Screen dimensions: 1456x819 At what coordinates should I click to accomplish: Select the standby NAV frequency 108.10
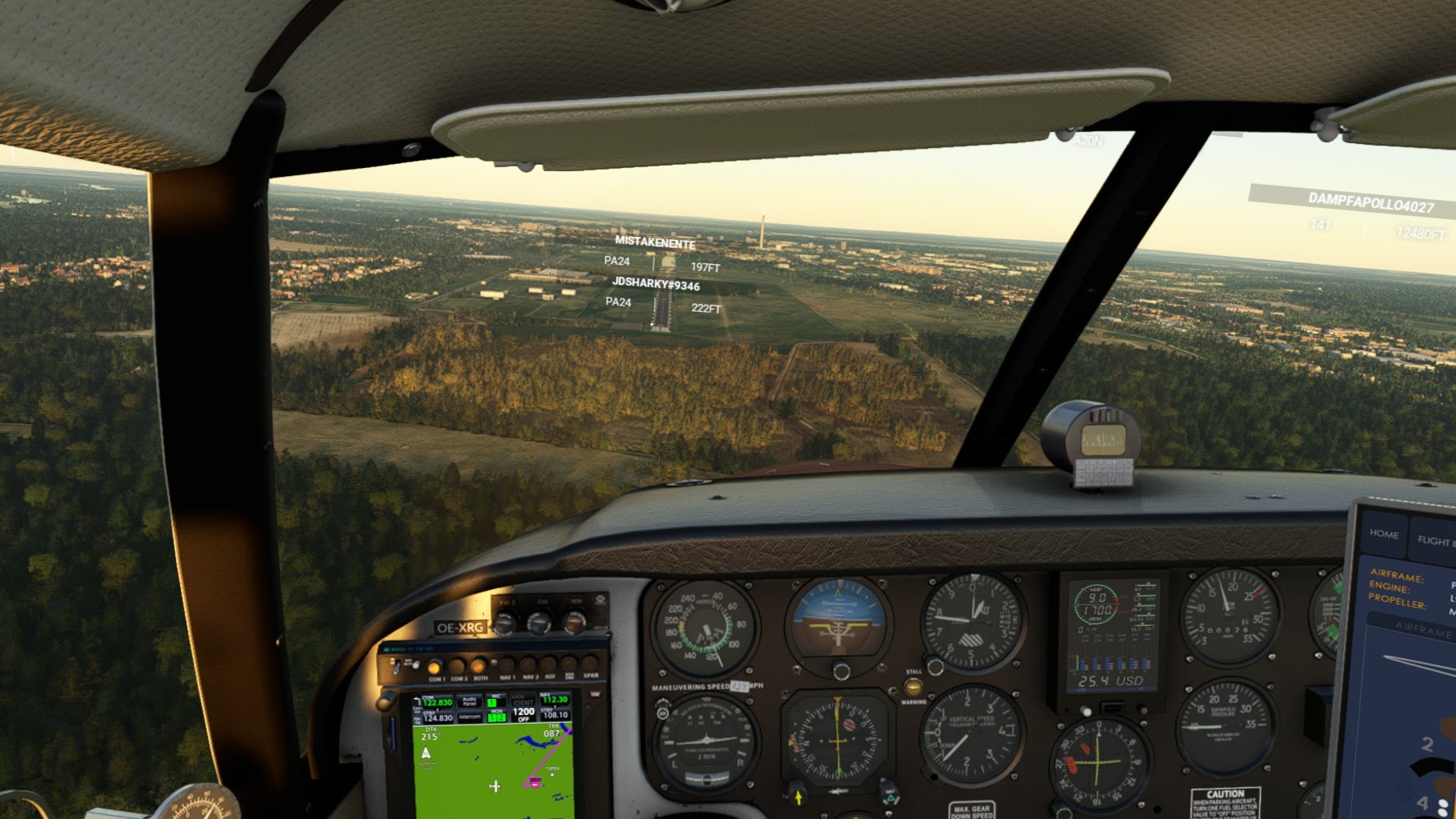[555, 714]
